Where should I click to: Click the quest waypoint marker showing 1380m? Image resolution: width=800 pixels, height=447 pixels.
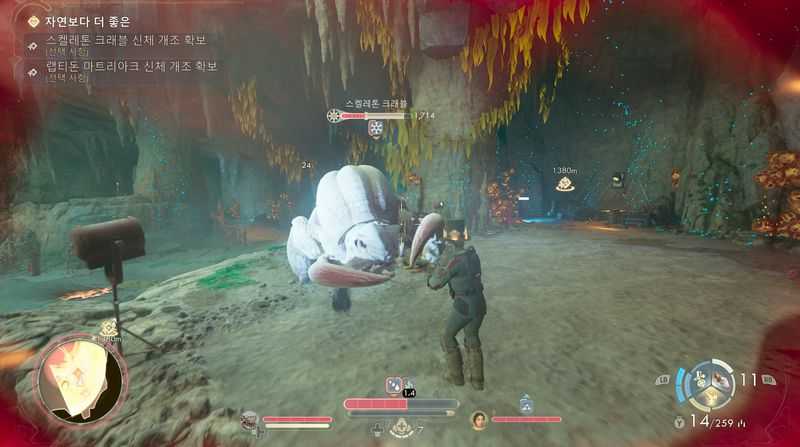(565, 183)
